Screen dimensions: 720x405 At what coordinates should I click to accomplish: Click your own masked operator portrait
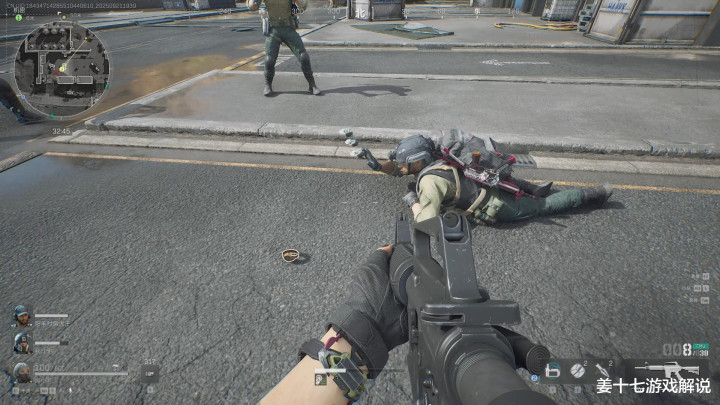tap(21, 374)
